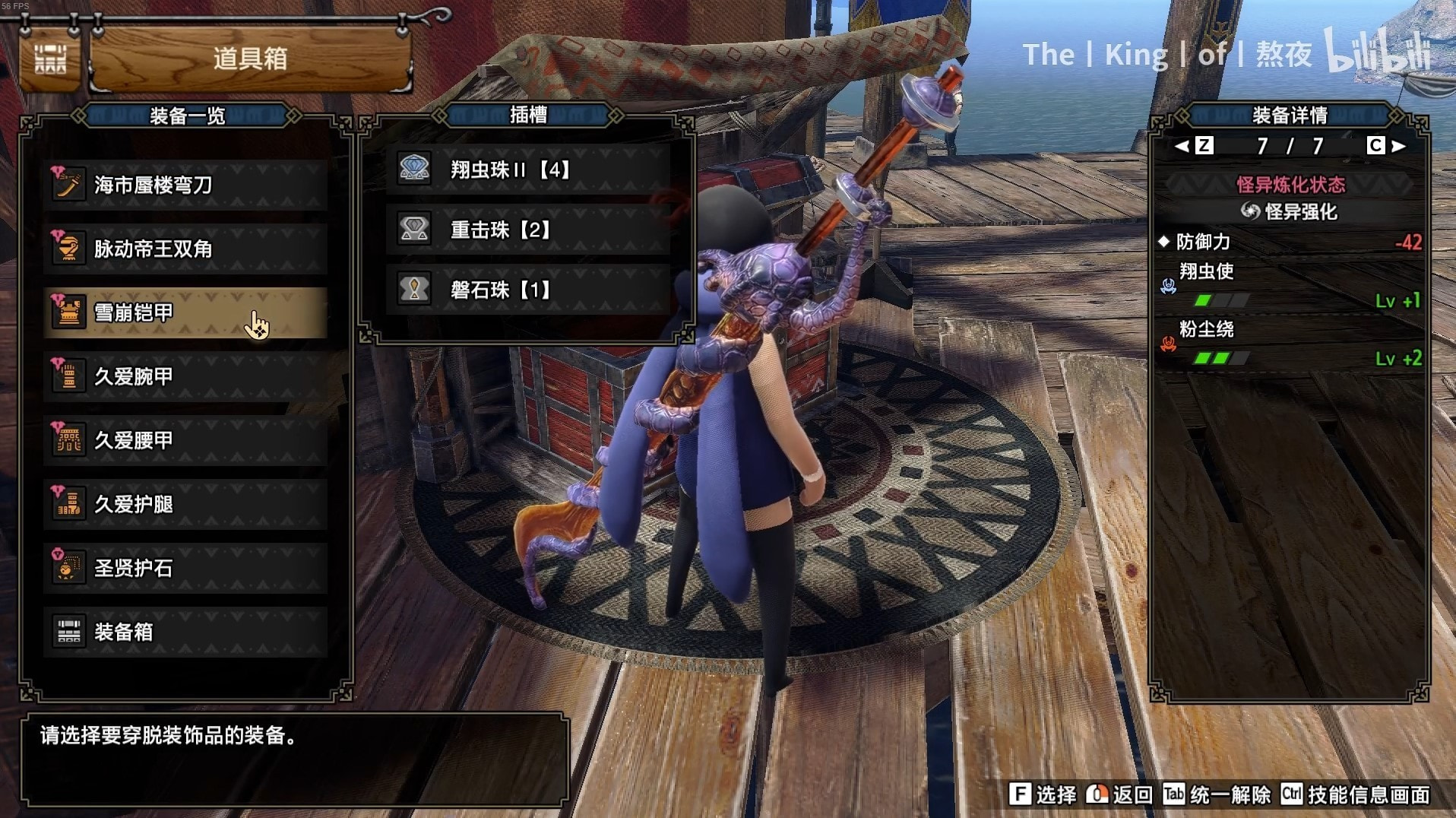Select the 久爱护腿 leg armor
Viewport: 1456px width, 818px height.
coord(185,504)
